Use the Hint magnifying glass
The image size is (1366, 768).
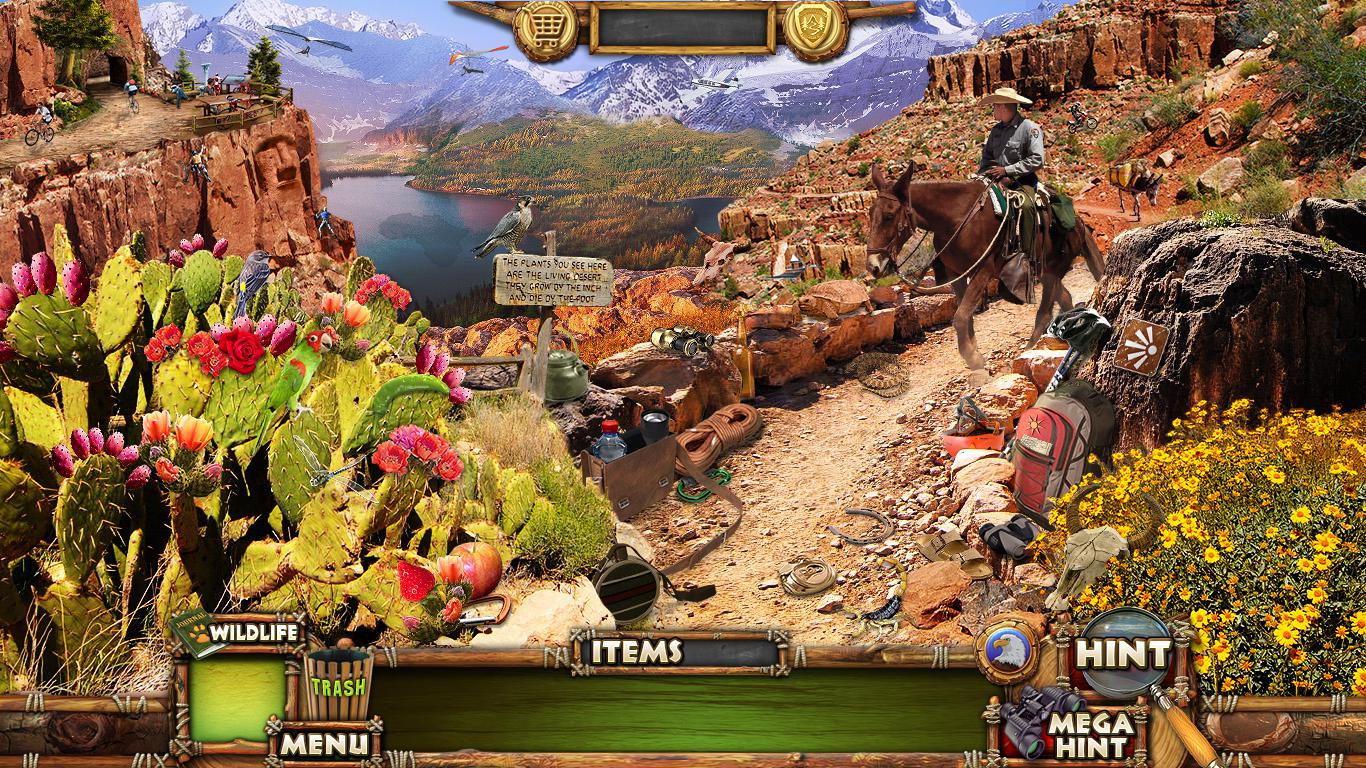pos(1124,654)
